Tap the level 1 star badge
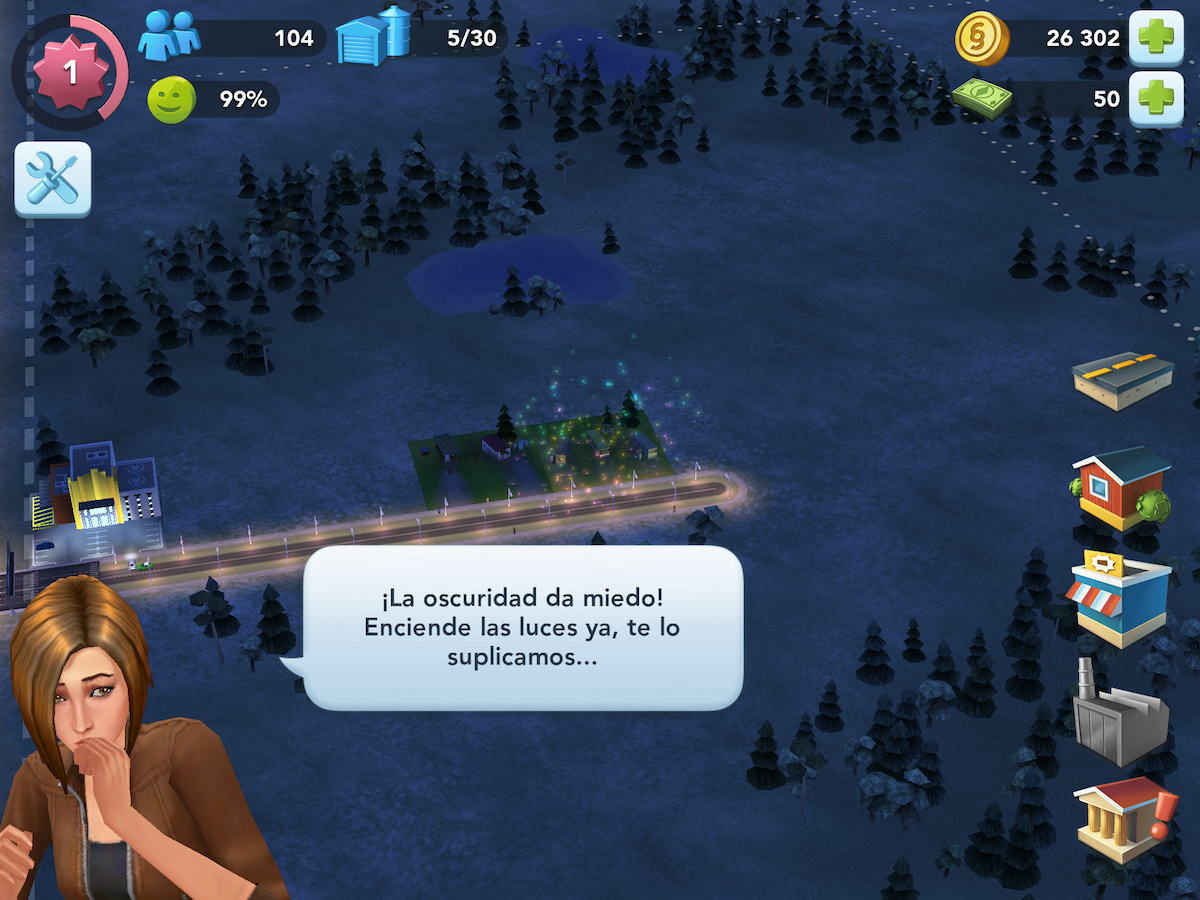1200x900 pixels. tap(70, 72)
